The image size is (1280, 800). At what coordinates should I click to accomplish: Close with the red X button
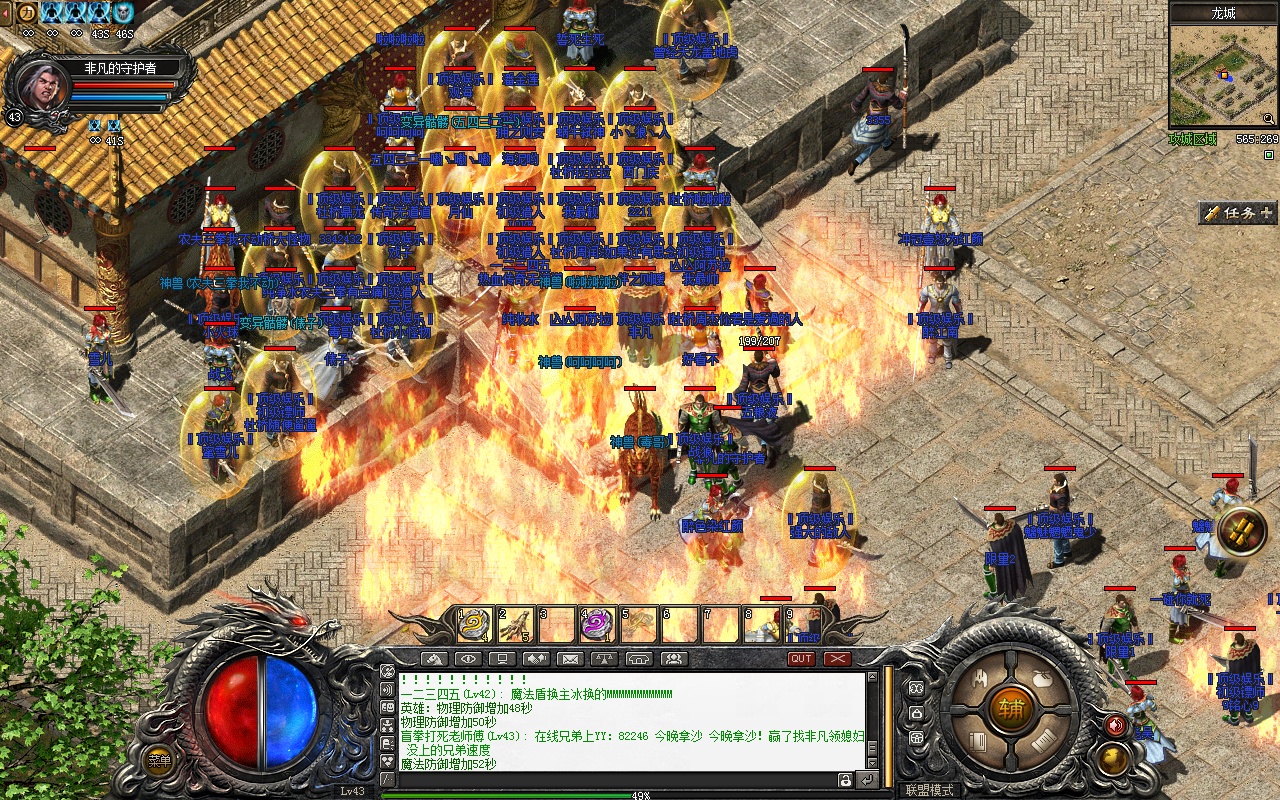coord(837,659)
